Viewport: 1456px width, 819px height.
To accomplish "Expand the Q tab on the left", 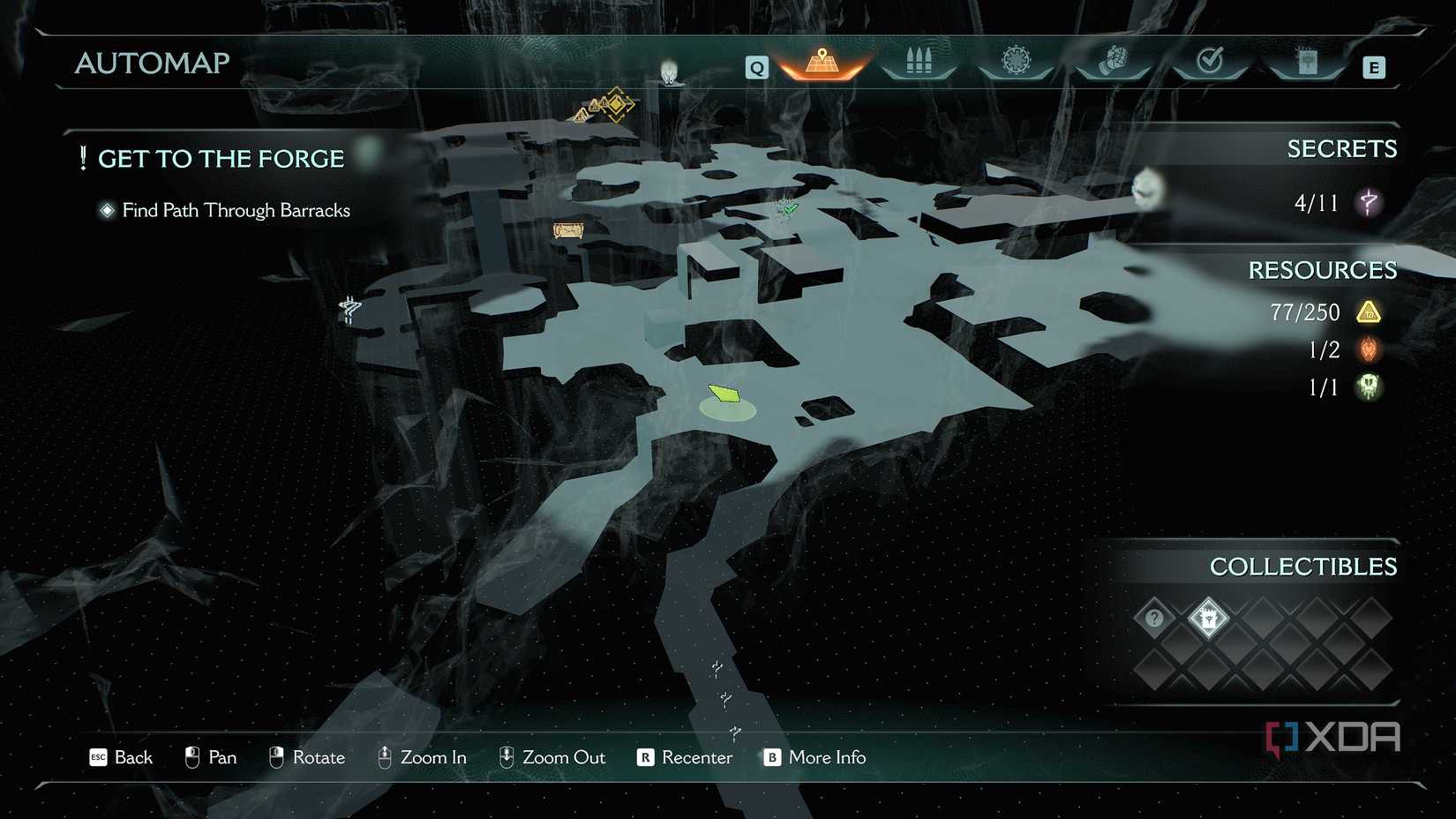I will [x=755, y=66].
